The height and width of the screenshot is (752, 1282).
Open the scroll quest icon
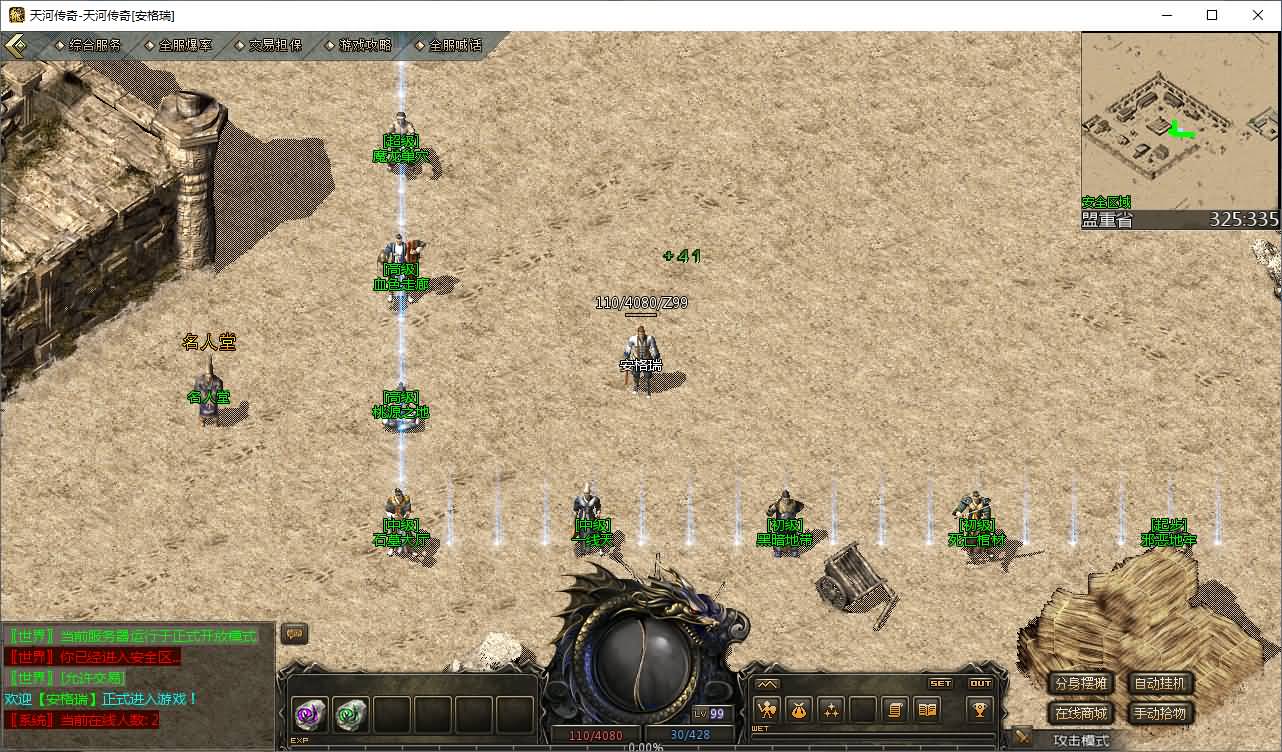(x=895, y=710)
